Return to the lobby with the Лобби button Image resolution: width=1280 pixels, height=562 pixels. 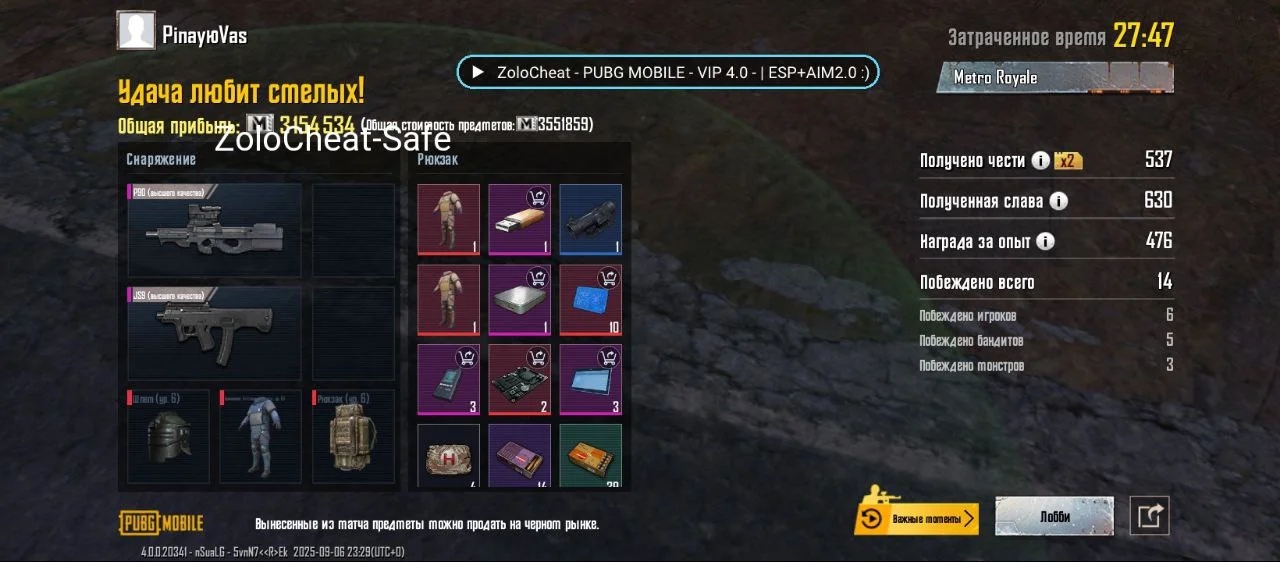pyautogui.click(x=1054, y=517)
